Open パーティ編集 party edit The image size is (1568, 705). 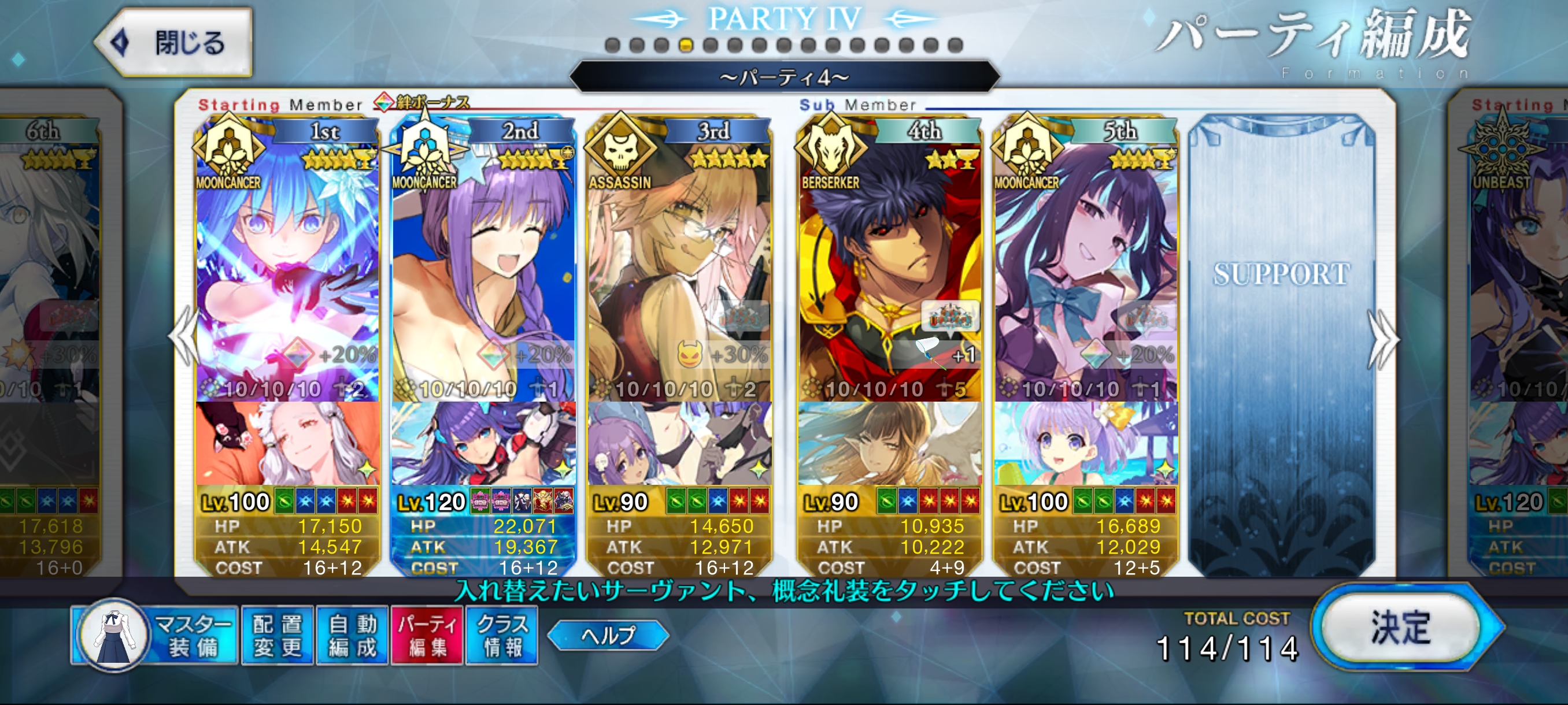(x=427, y=635)
